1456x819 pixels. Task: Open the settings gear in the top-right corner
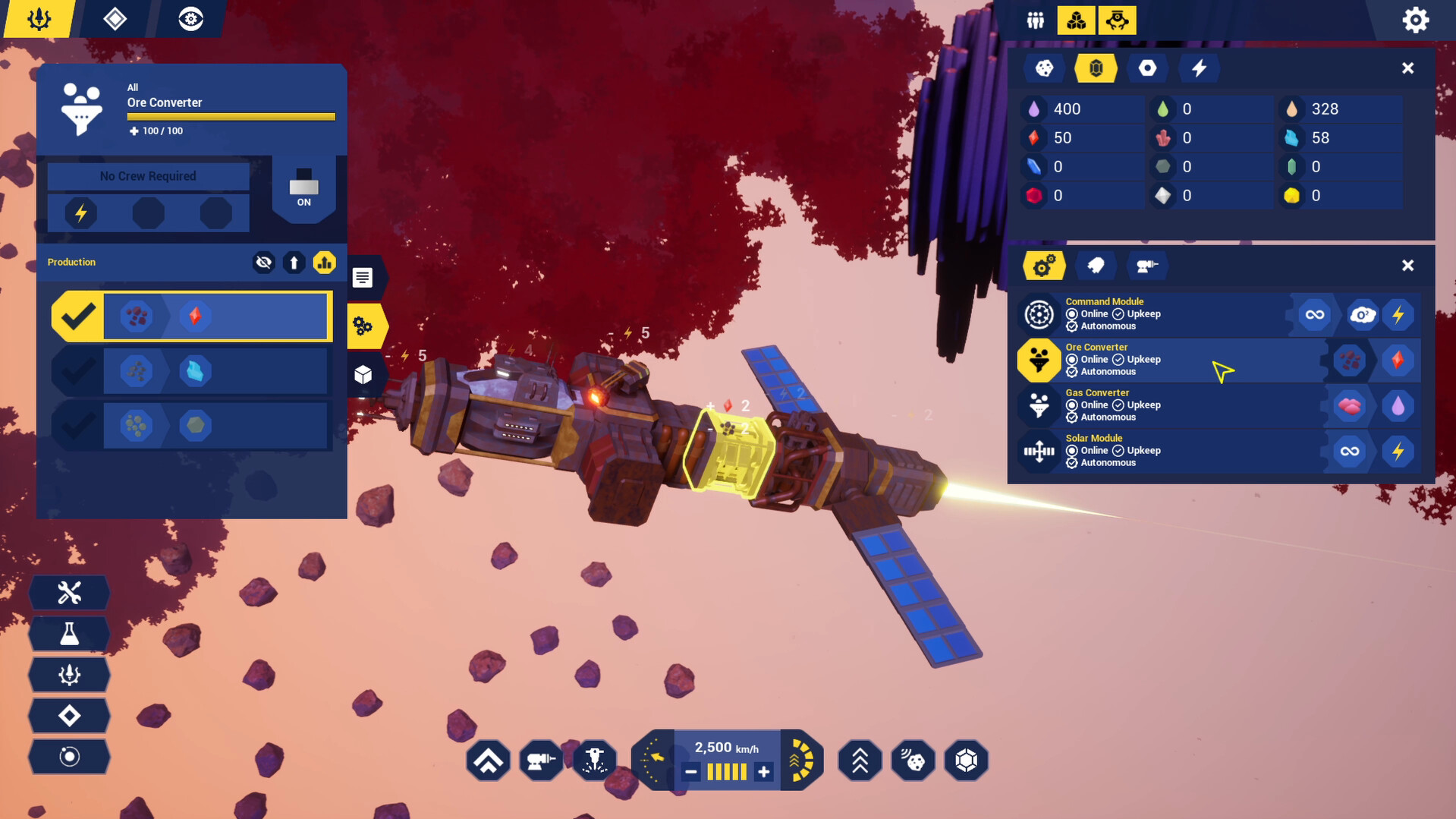(x=1415, y=20)
